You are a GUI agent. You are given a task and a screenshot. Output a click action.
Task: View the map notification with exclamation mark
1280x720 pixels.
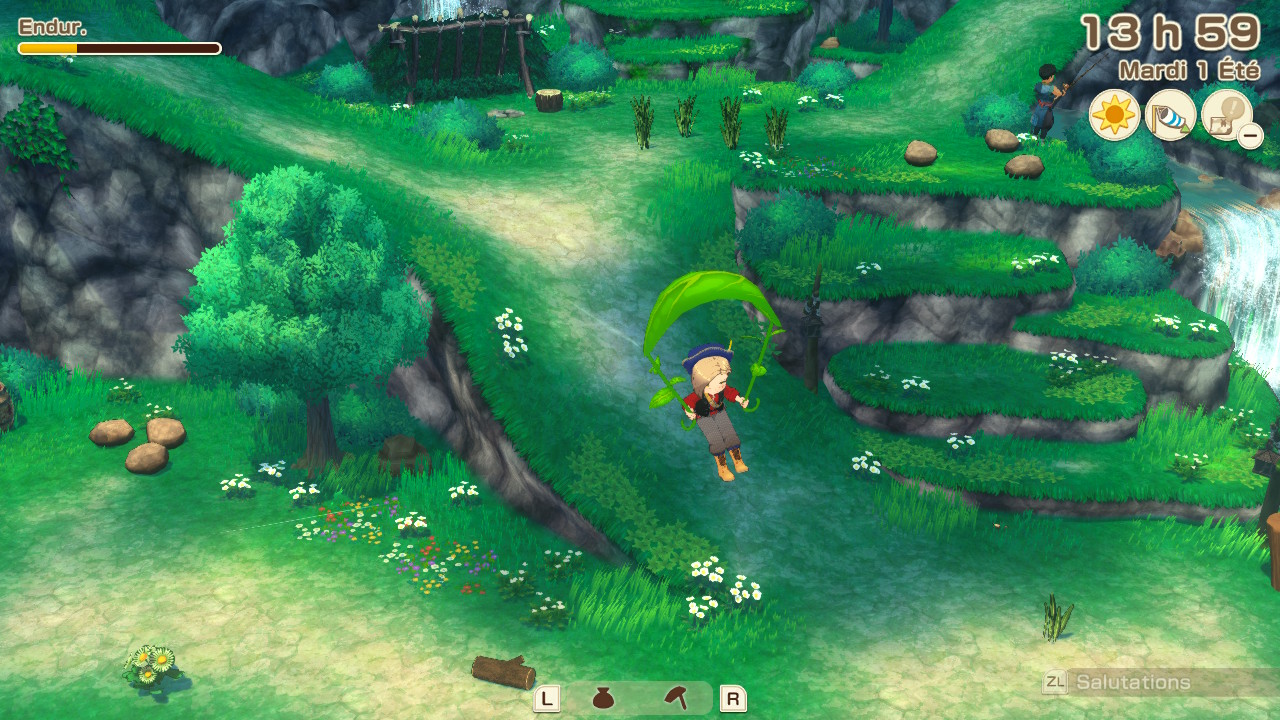click(x=1227, y=119)
